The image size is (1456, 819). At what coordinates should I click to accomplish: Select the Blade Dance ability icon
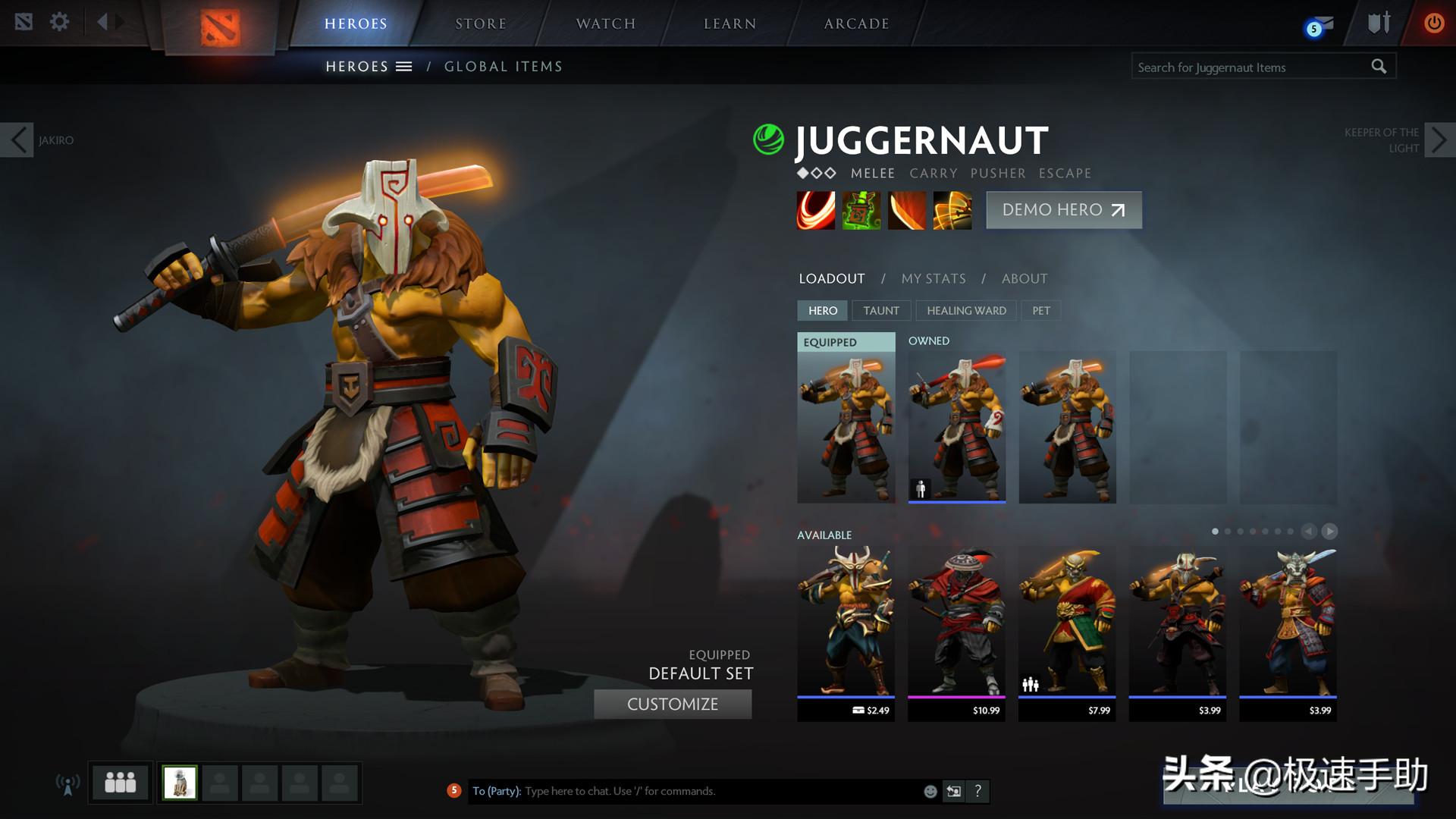[907, 210]
